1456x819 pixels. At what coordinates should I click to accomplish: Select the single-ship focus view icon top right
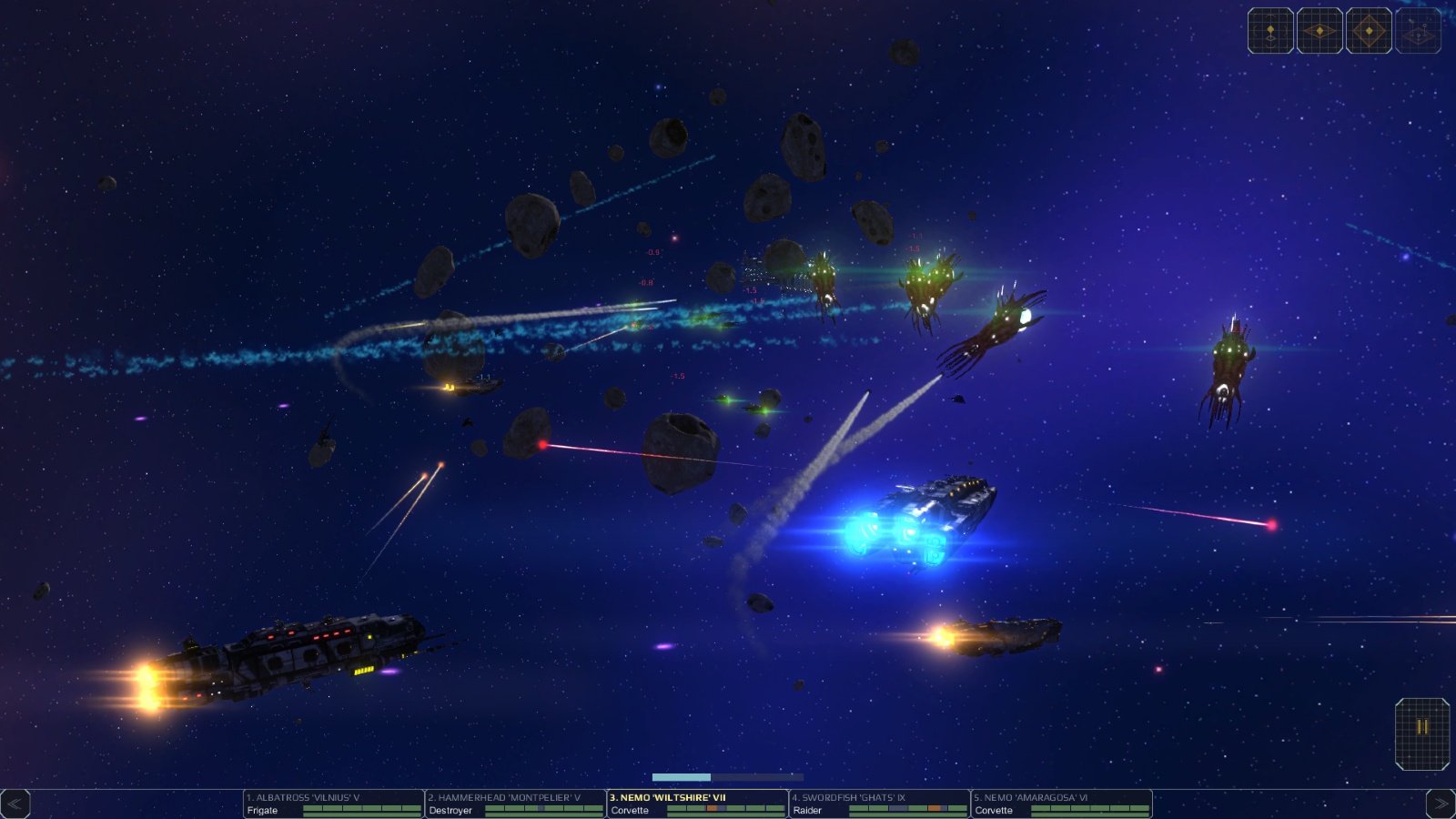pos(1270,30)
